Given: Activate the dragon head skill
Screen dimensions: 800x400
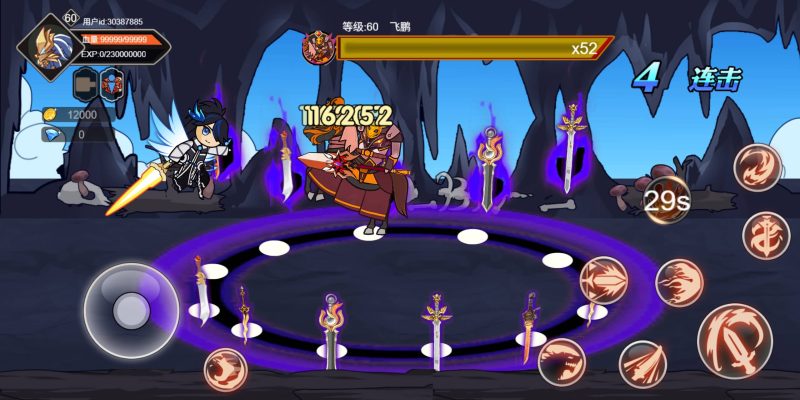Looking at the screenshot, I should (x=561, y=361).
